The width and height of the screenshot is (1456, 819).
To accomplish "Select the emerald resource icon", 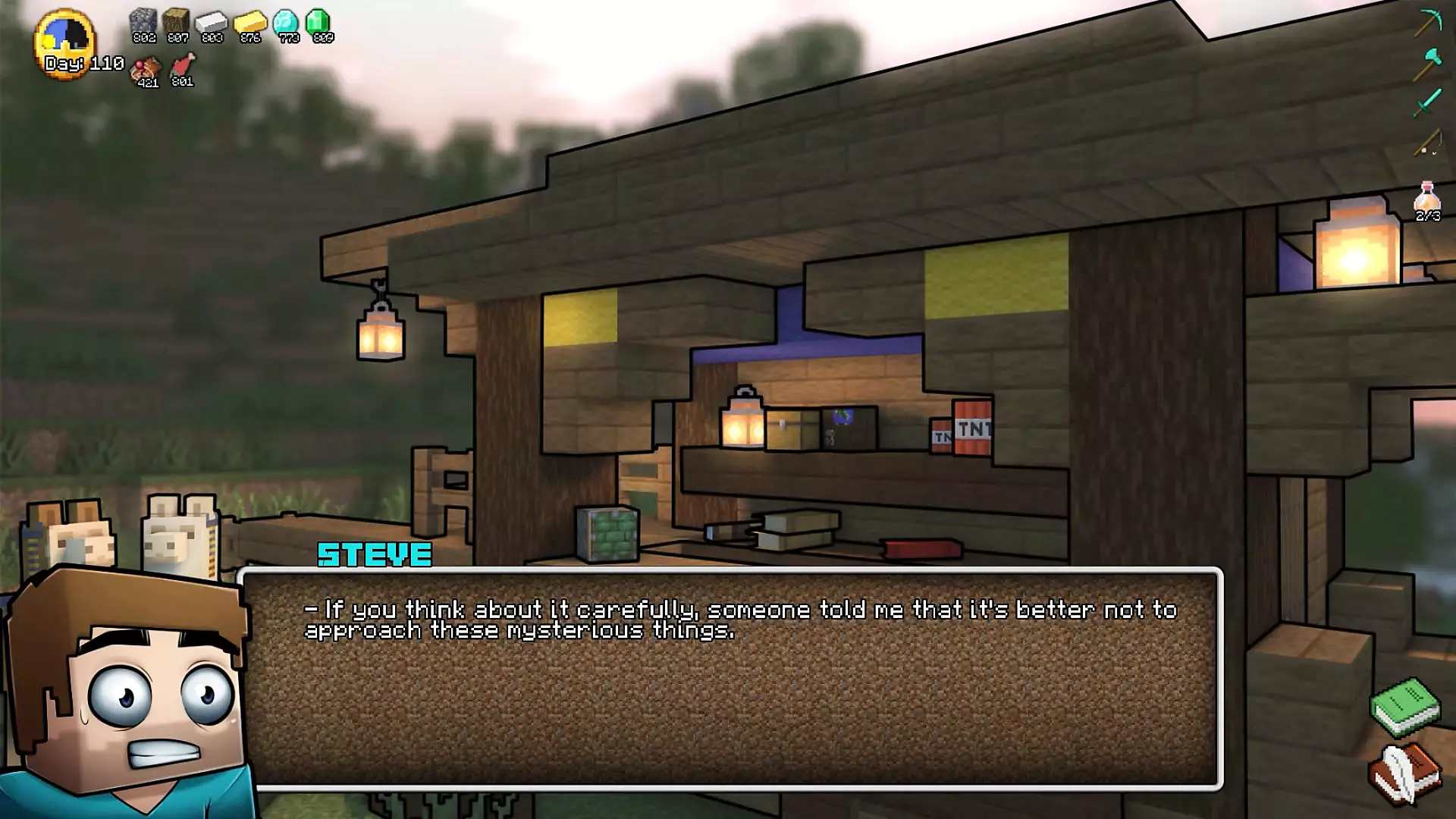I will tap(319, 24).
